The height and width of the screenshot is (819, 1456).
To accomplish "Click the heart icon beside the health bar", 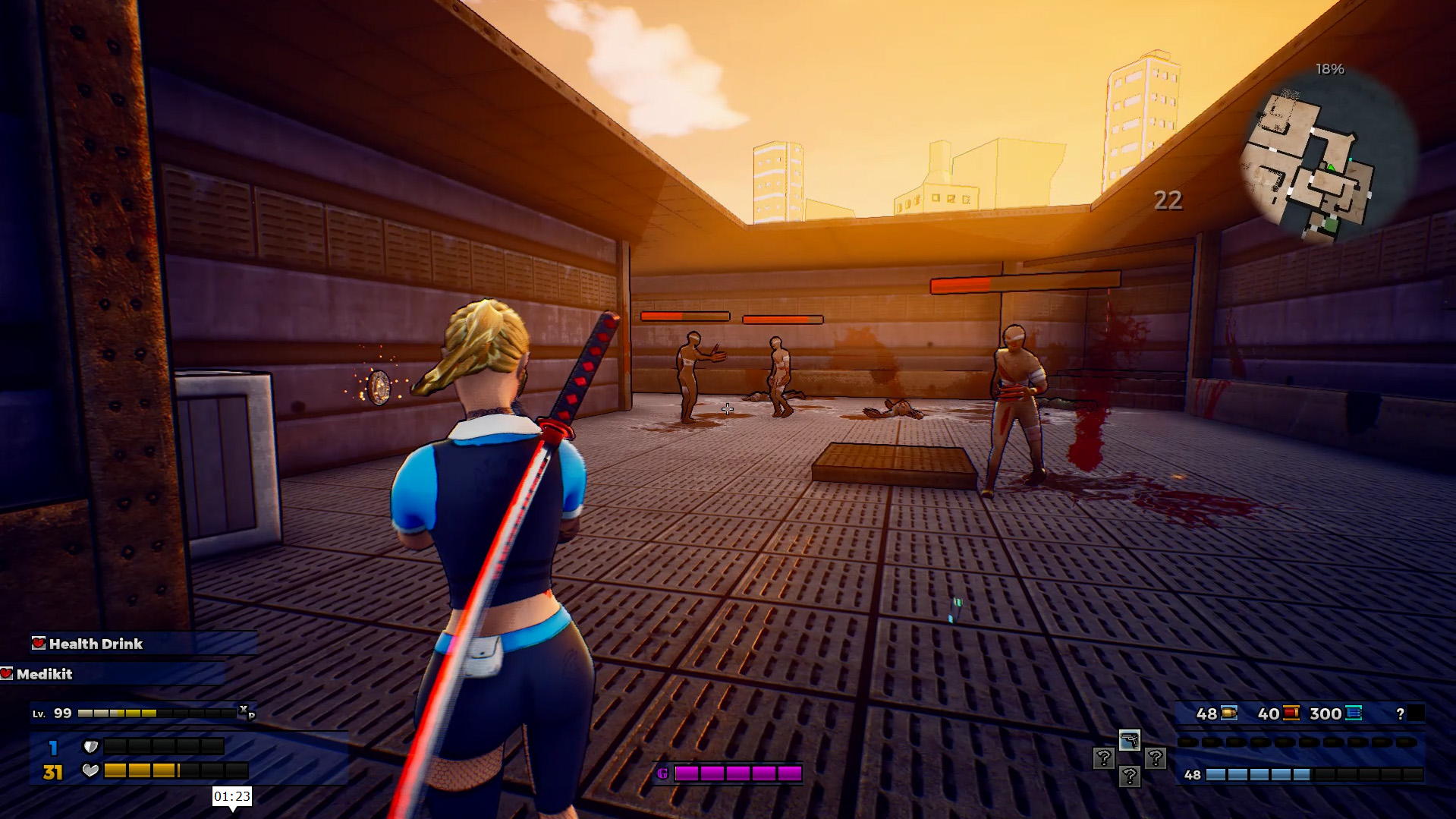I will click(x=90, y=770).
